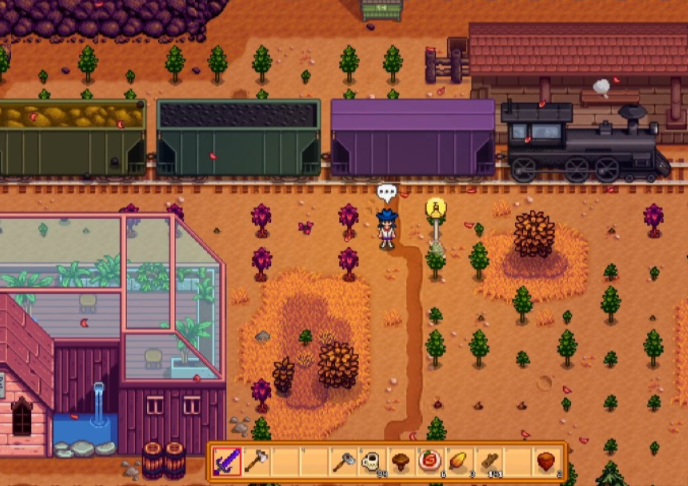Choose the yellow corn item slot
The width and height of the screenshot is (688, 486).
pos(459,462)
